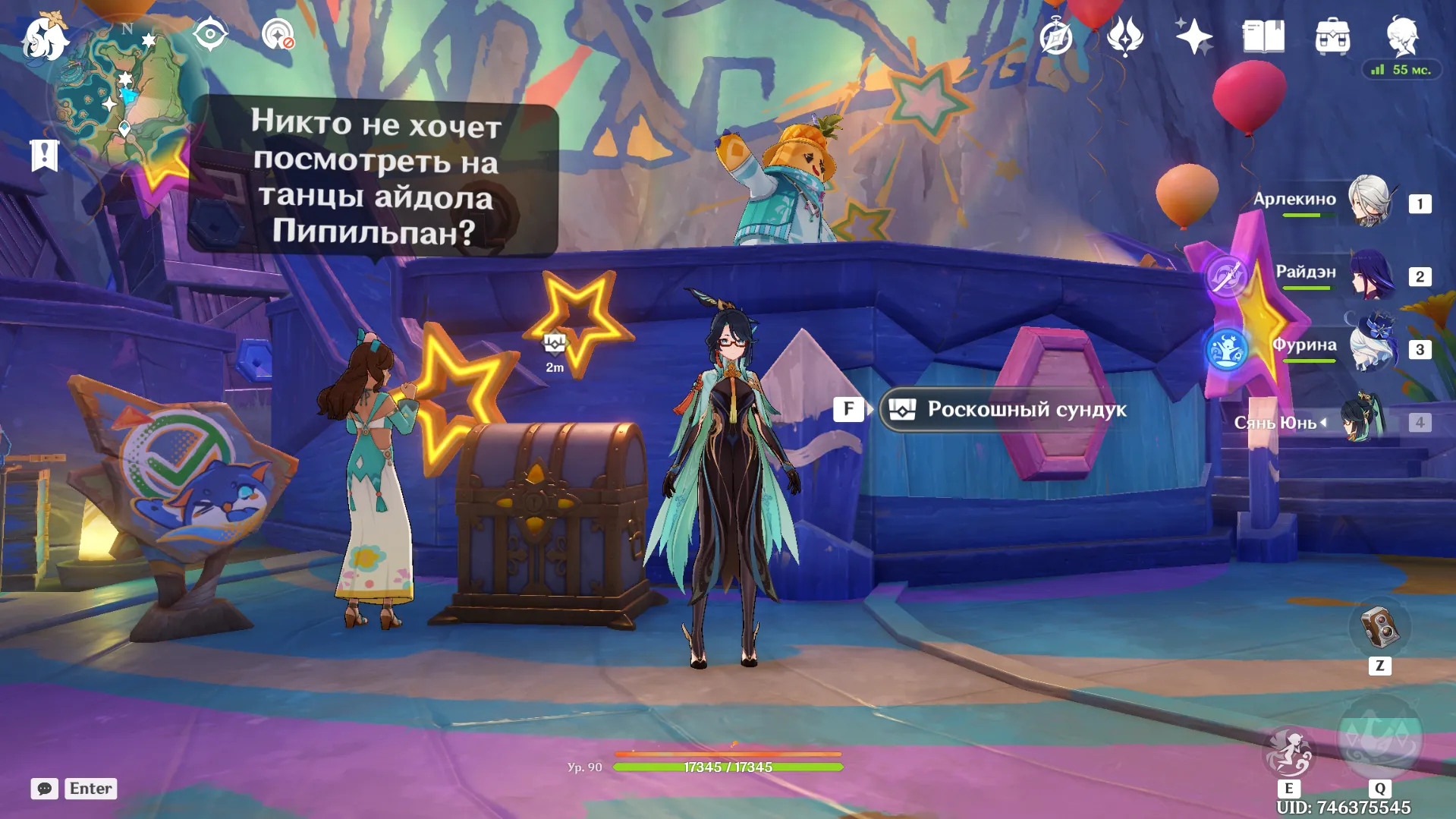Select active character Сянь Юнь

1363,420
